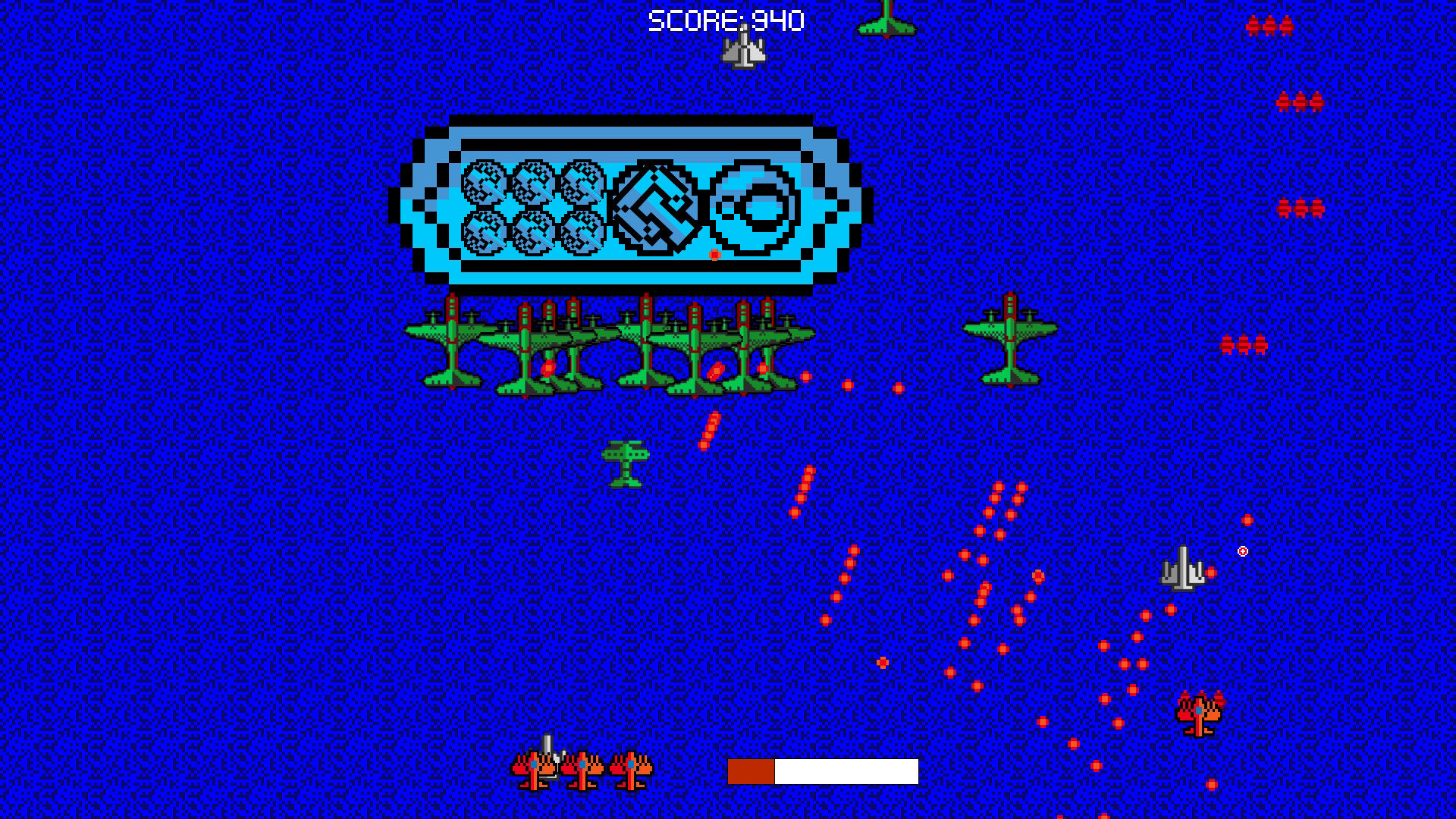Screen dimensions: 1456x819
Task: Click the bottom-left bomb sphere in the panel
Action: [482, 234]
